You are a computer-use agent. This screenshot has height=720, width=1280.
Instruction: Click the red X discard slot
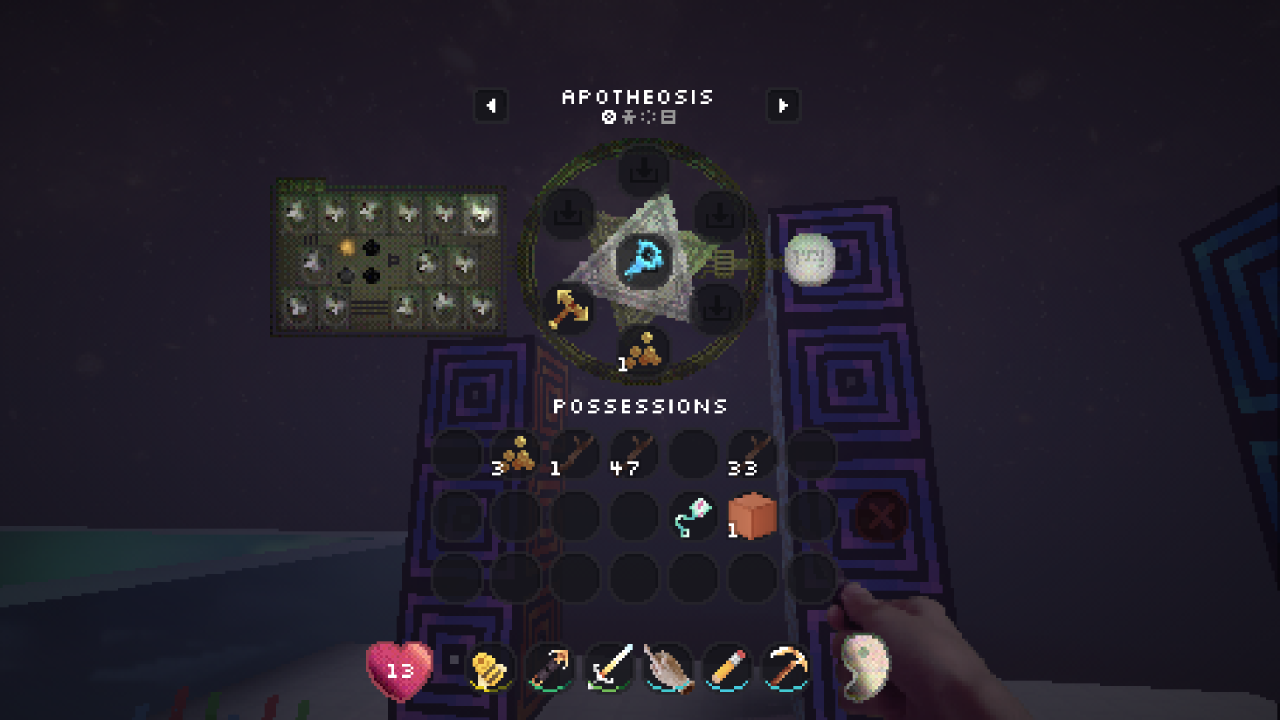(880, 517)
